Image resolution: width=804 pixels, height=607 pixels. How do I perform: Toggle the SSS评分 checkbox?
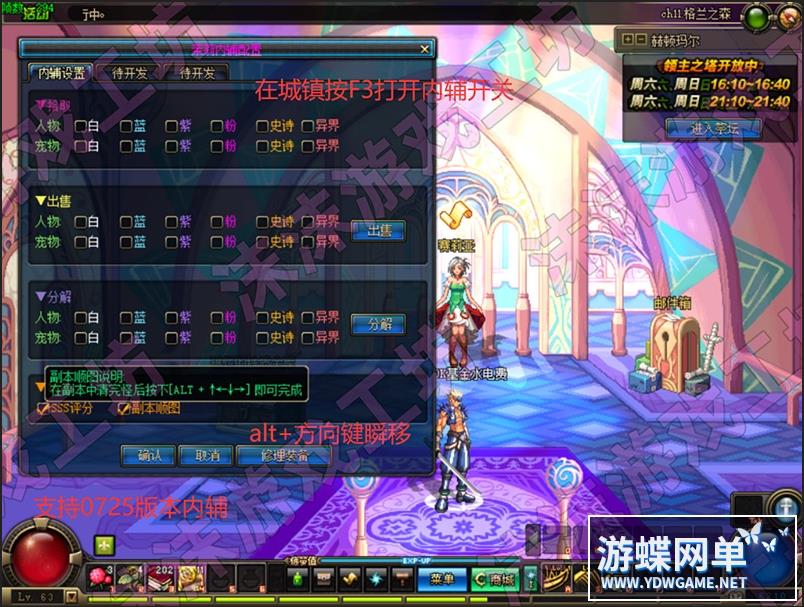[x=43, y=408]
